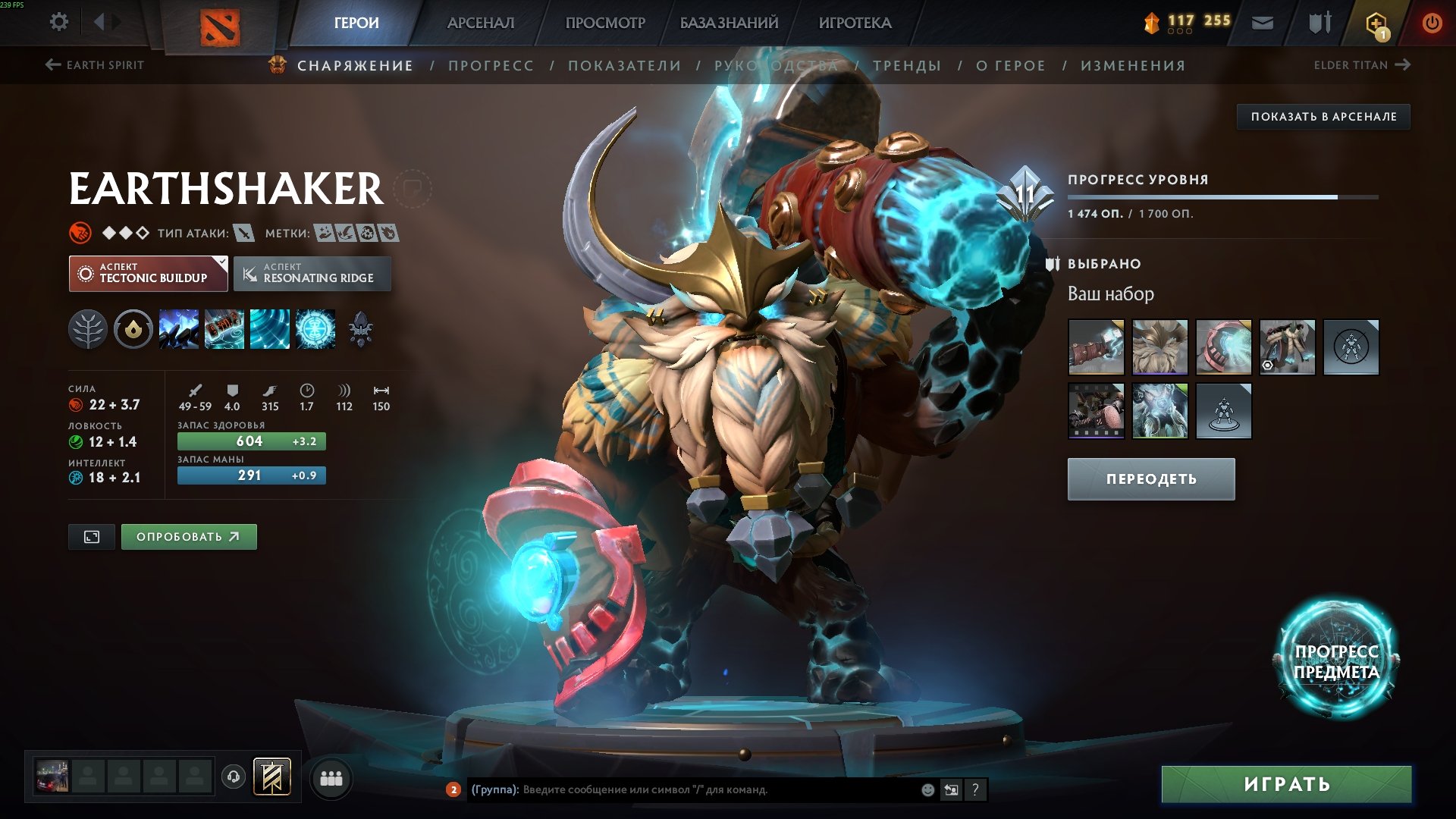Open the voice chat headset icon

coord(235,777)
